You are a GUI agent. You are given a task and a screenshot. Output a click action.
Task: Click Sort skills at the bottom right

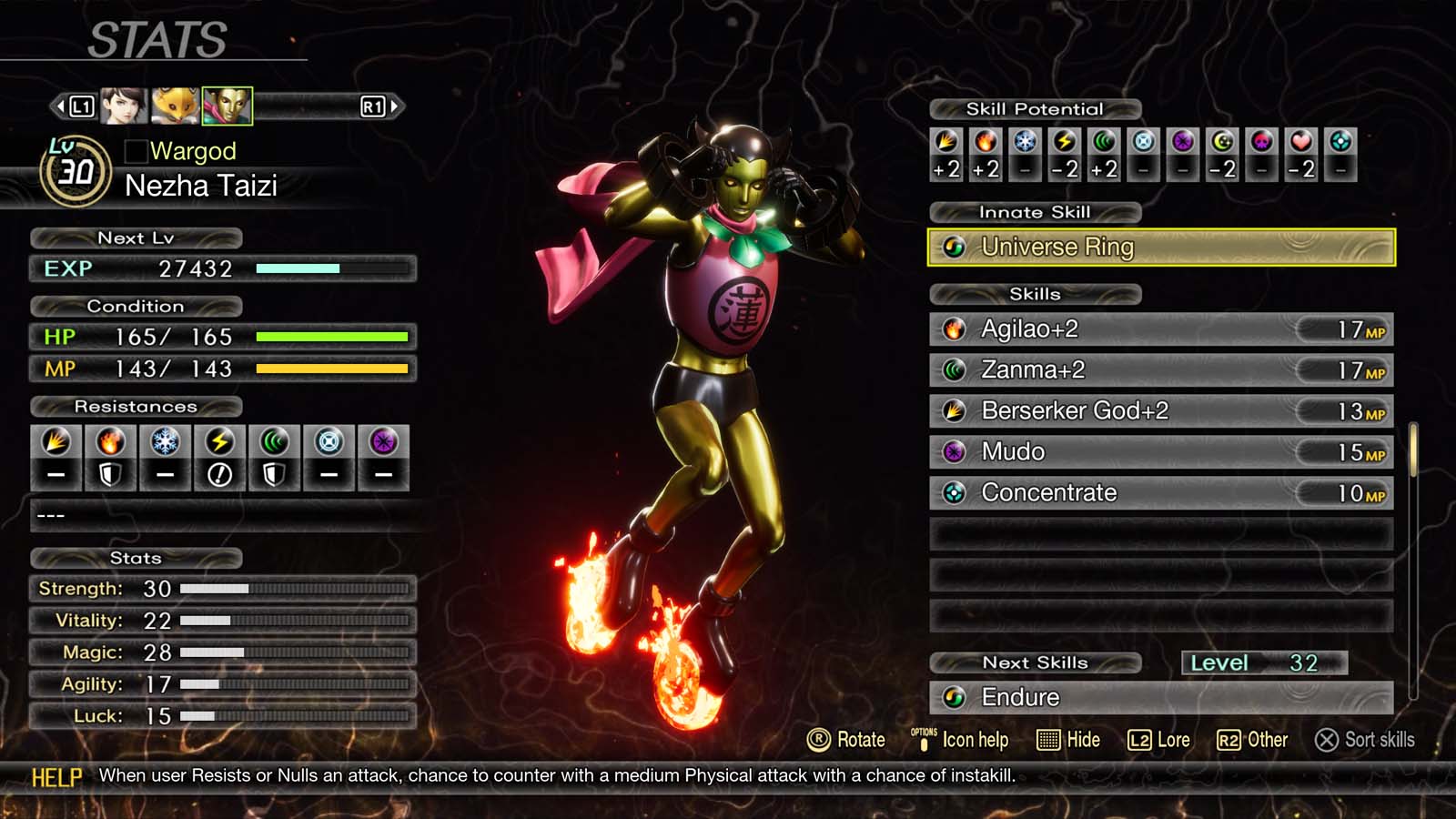1365,740
